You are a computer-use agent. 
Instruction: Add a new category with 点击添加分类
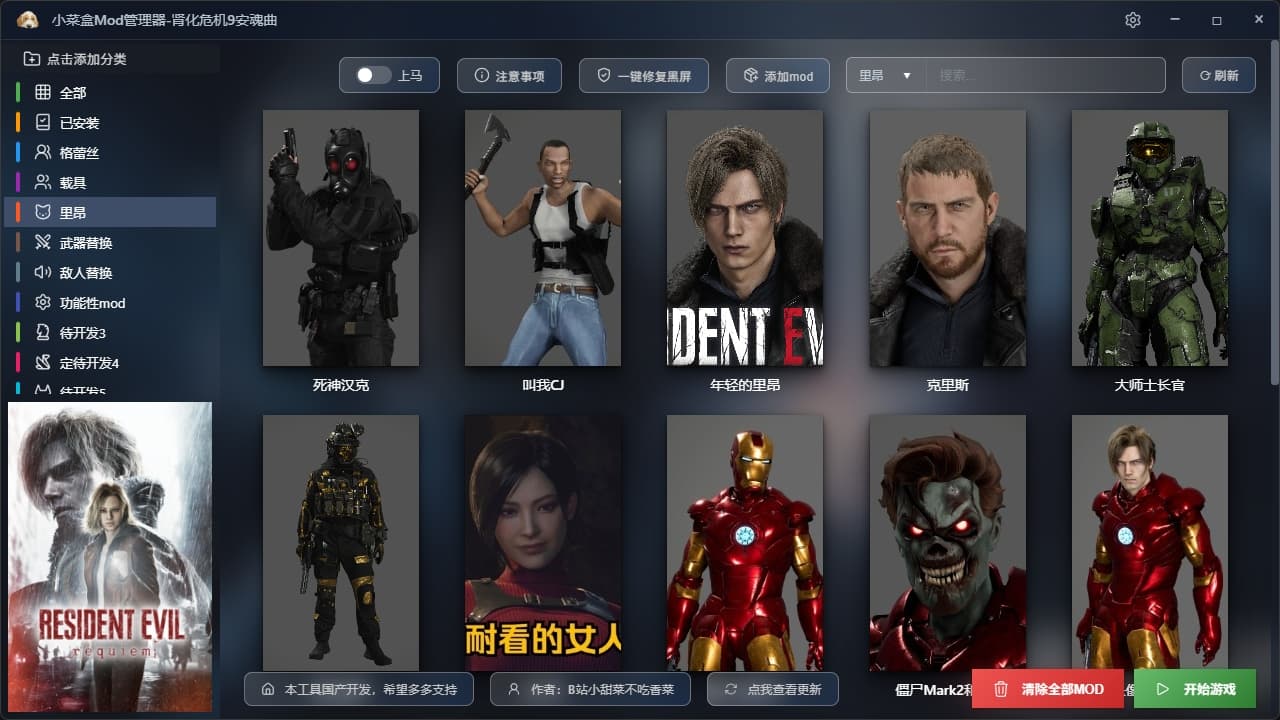pos(76,59)
